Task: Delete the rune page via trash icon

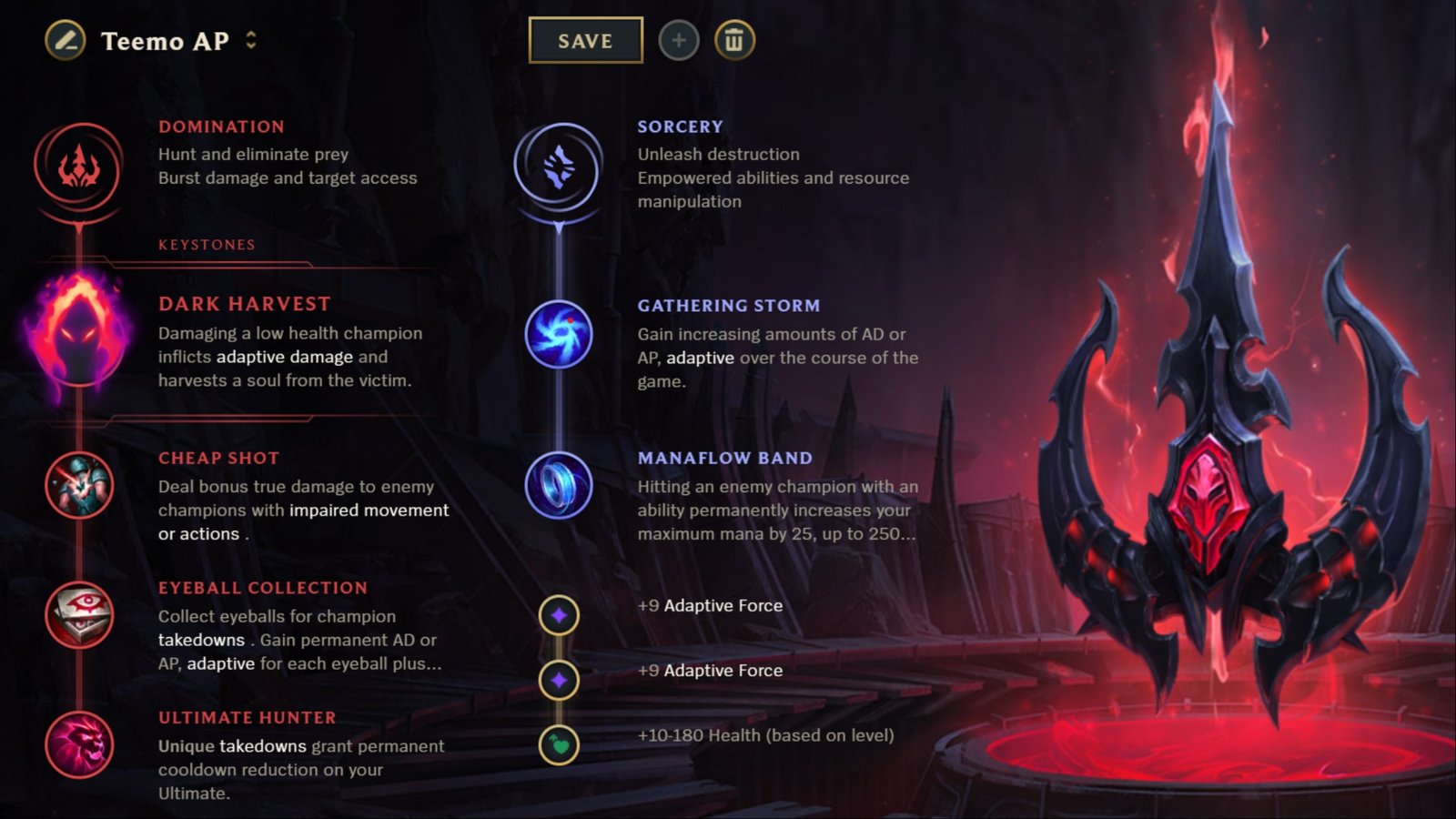Action: (x=735, y=40)
